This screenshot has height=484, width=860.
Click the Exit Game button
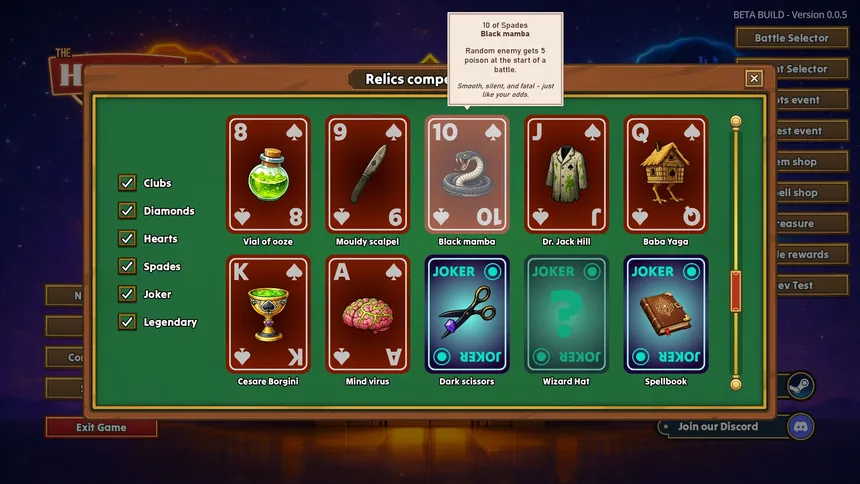[x=101, y=427]
